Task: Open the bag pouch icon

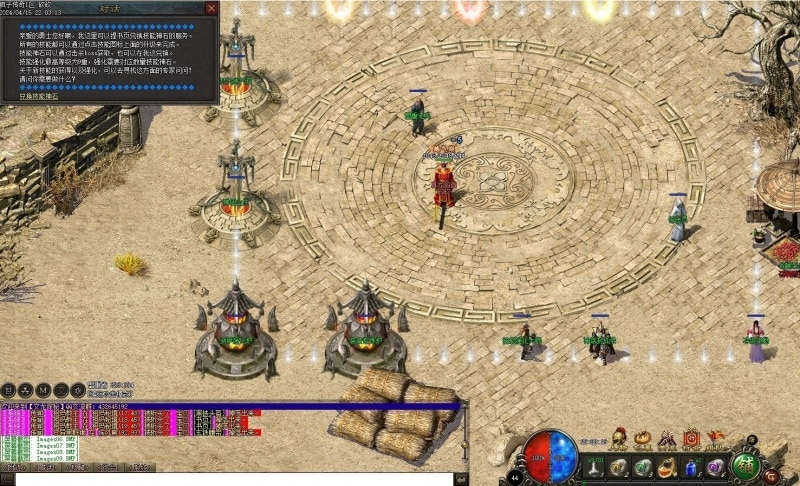Action: coord(643,440)
